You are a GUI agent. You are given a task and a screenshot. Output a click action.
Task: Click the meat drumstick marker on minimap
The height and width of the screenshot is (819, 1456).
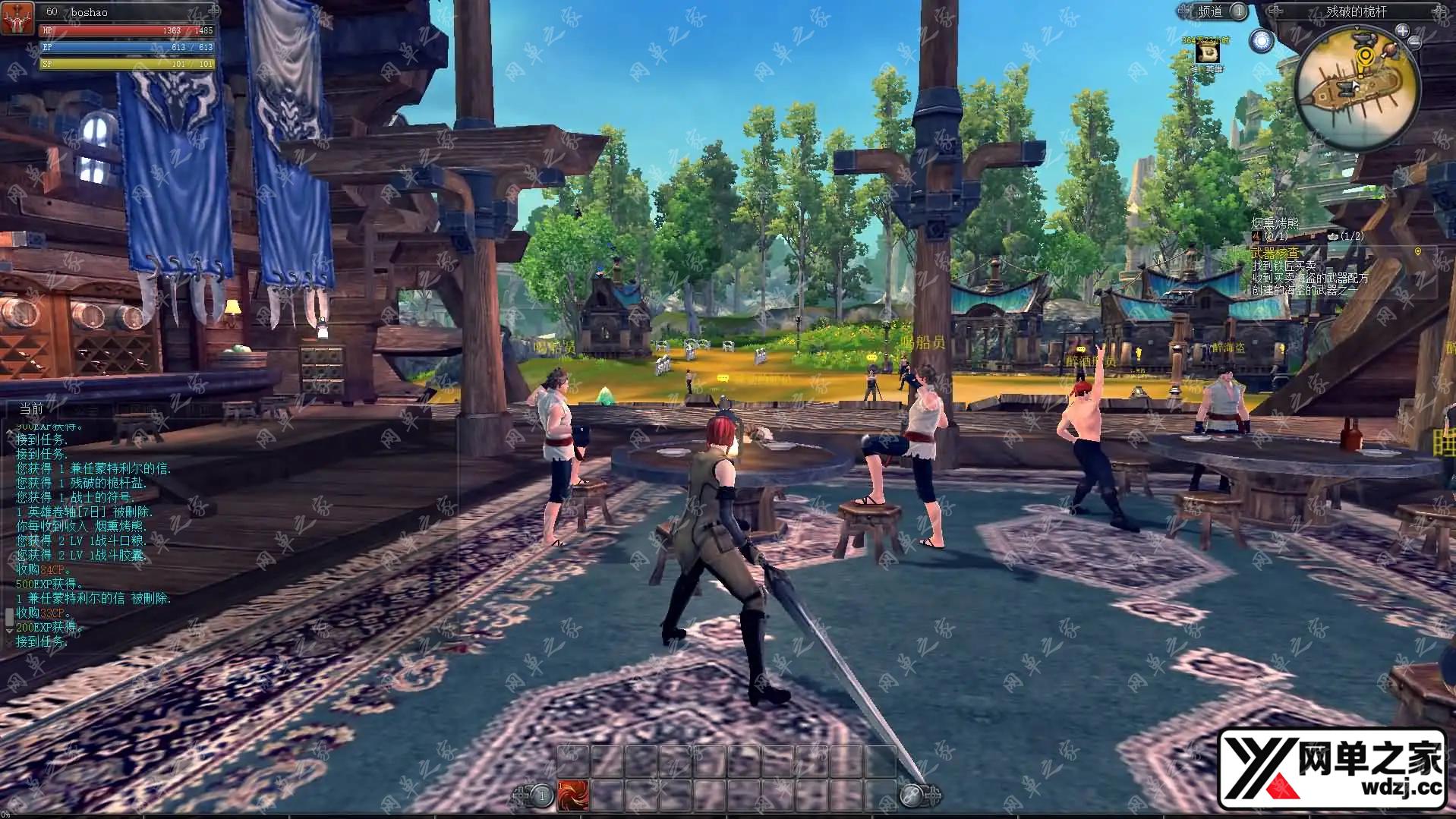[1388, 52]
